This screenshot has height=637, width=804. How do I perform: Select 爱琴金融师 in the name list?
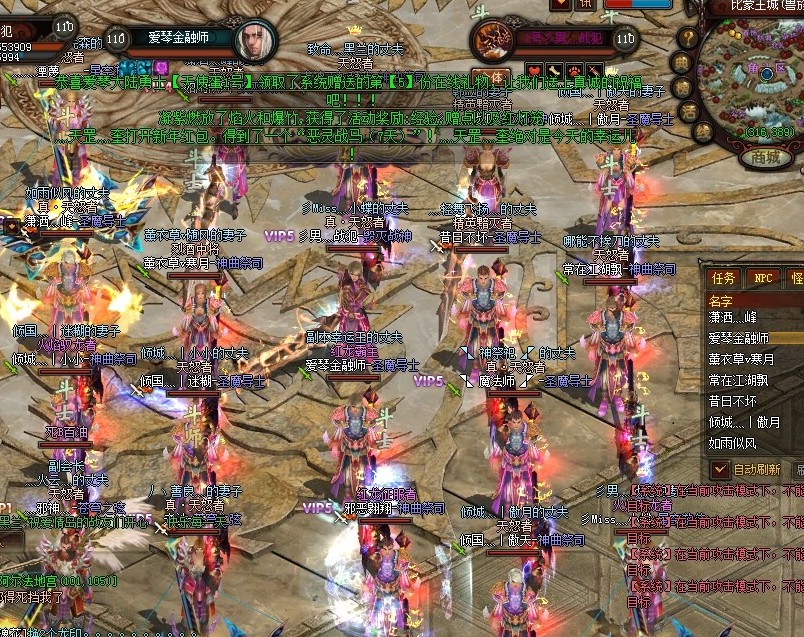(x=739, y=338)
